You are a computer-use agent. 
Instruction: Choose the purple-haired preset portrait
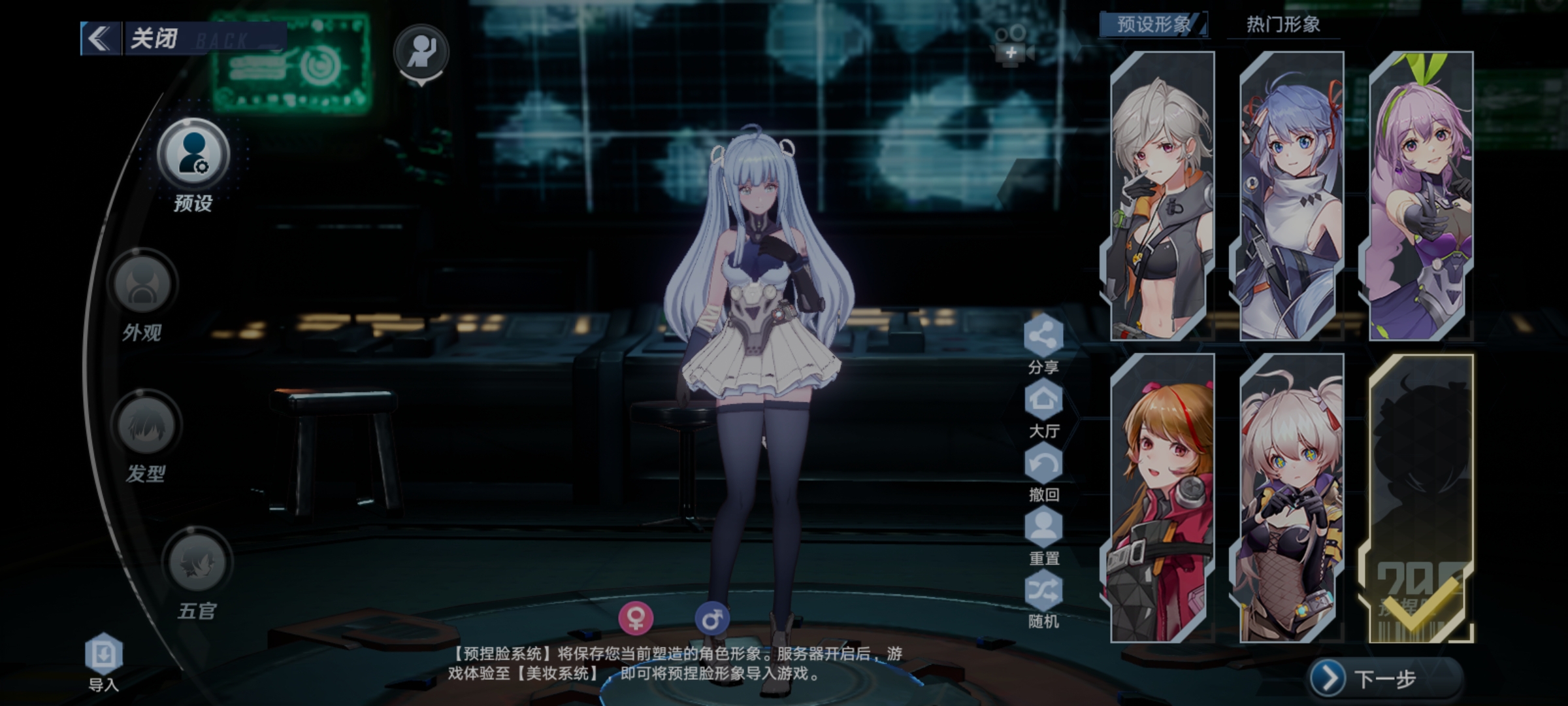click(1420, 196)
